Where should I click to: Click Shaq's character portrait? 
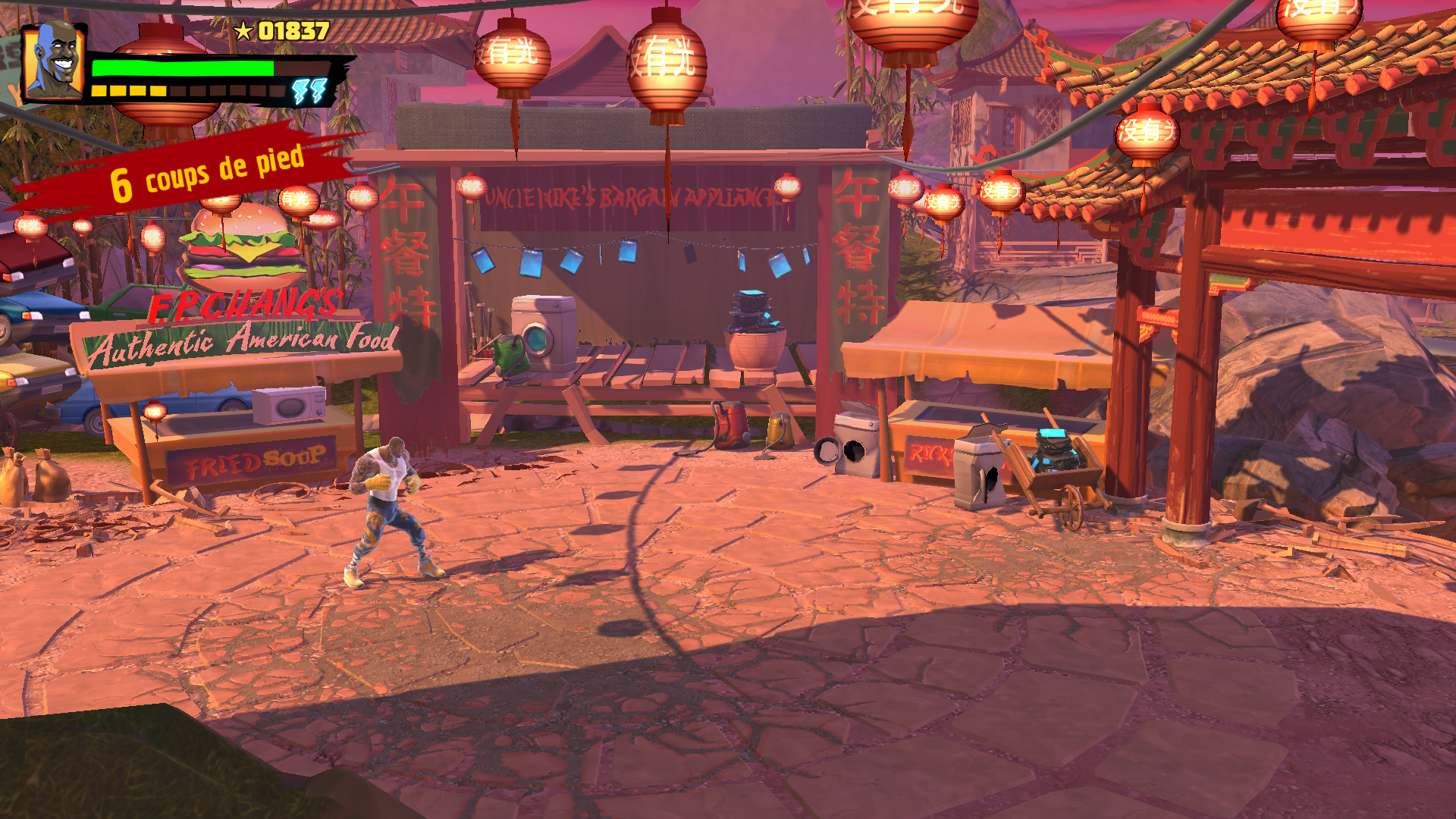click(54, 61)
